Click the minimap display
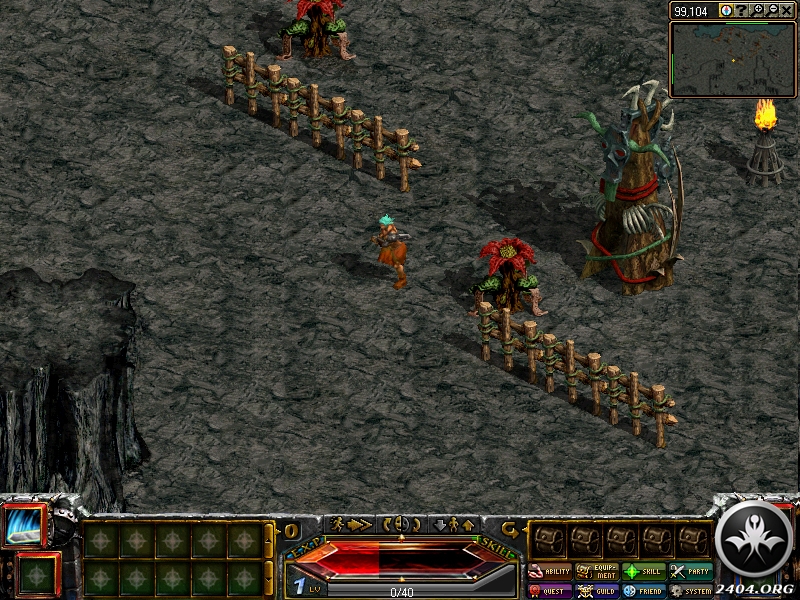800x600 pixels. coord(732,59)
